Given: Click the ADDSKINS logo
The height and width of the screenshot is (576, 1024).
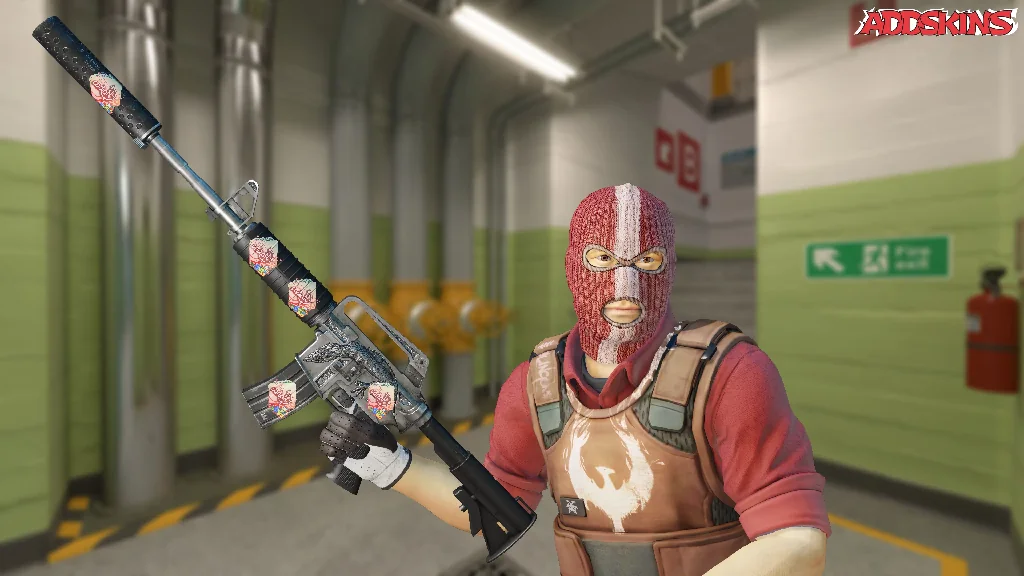Looking at the screenshot, I should [x=938, y=23].
